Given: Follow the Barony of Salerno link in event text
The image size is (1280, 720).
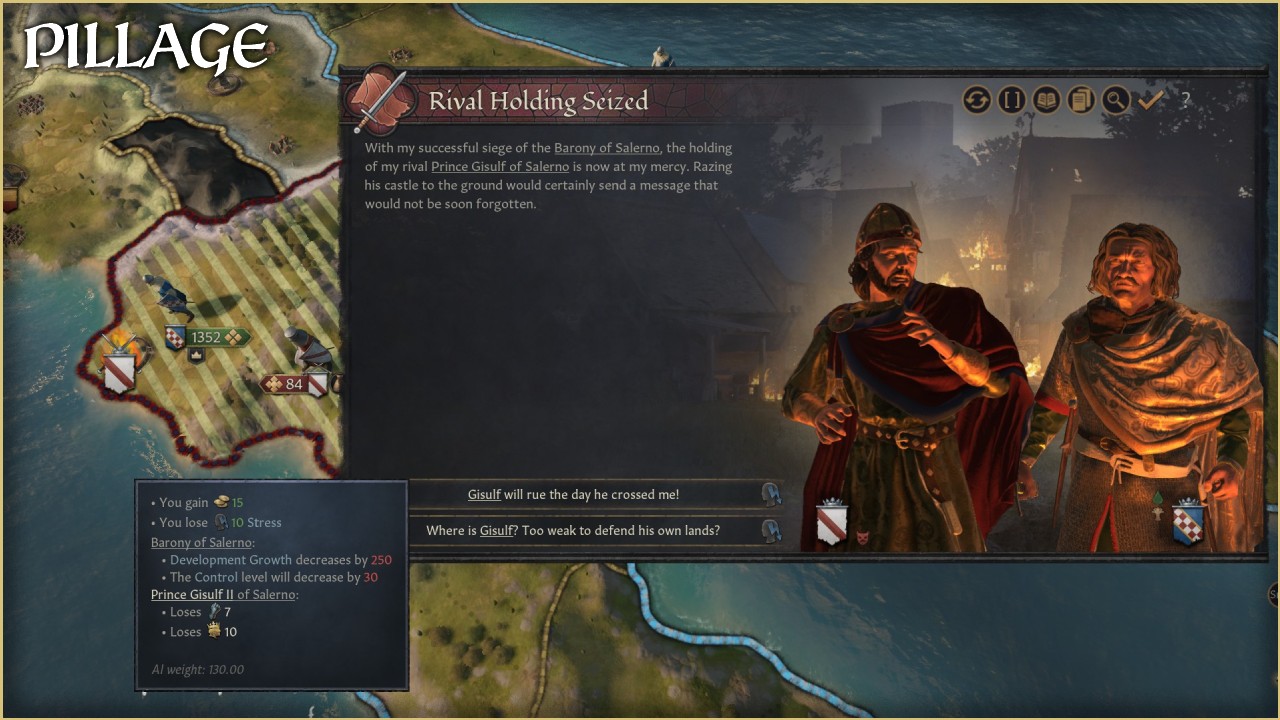Looking at the screenshot, I should [x=607, y=148].
